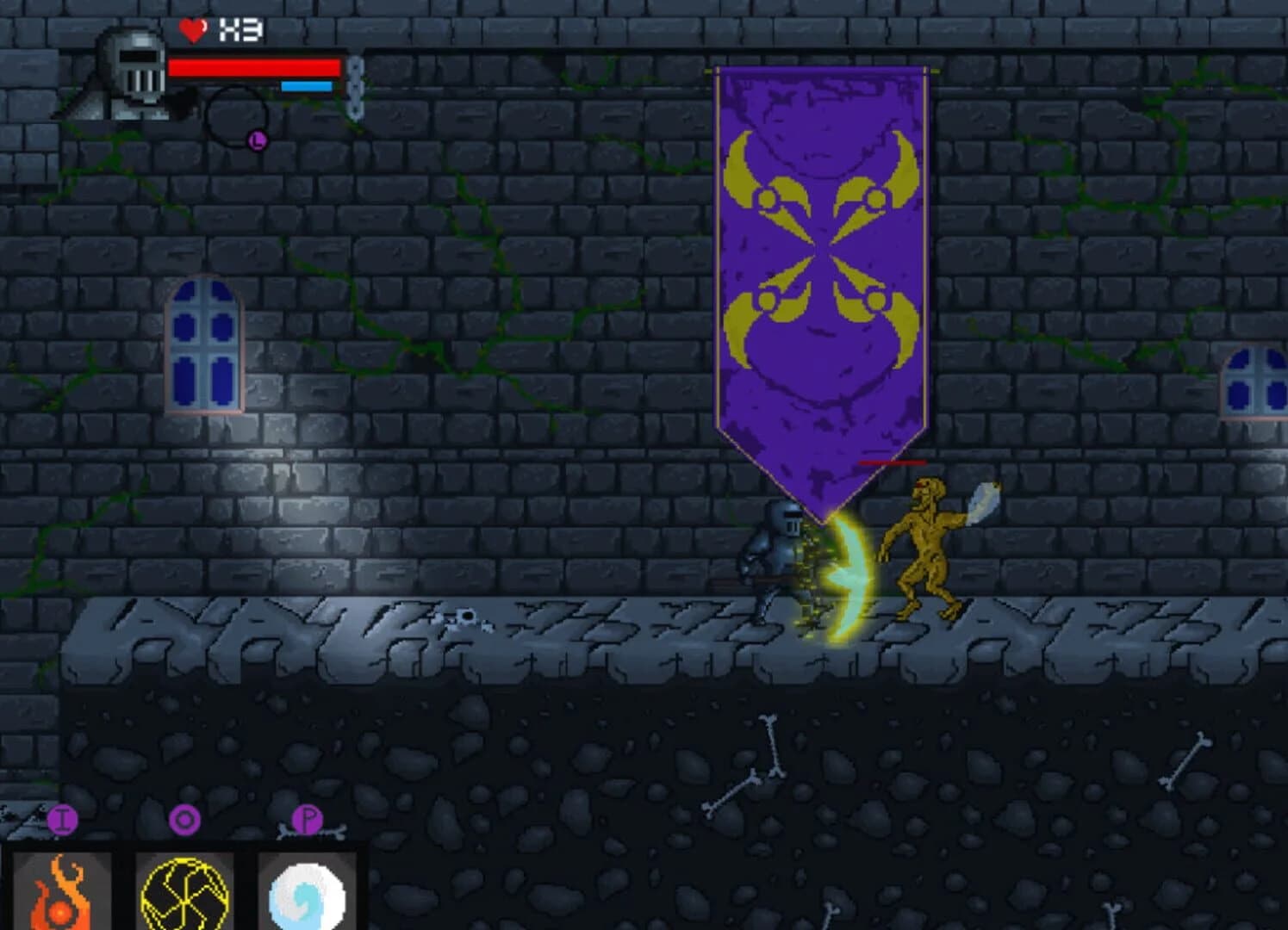Select the white frost swirl spell icon
This screenshot has width=1288, height=930.
pyautogui.click(x=307, y=897)
